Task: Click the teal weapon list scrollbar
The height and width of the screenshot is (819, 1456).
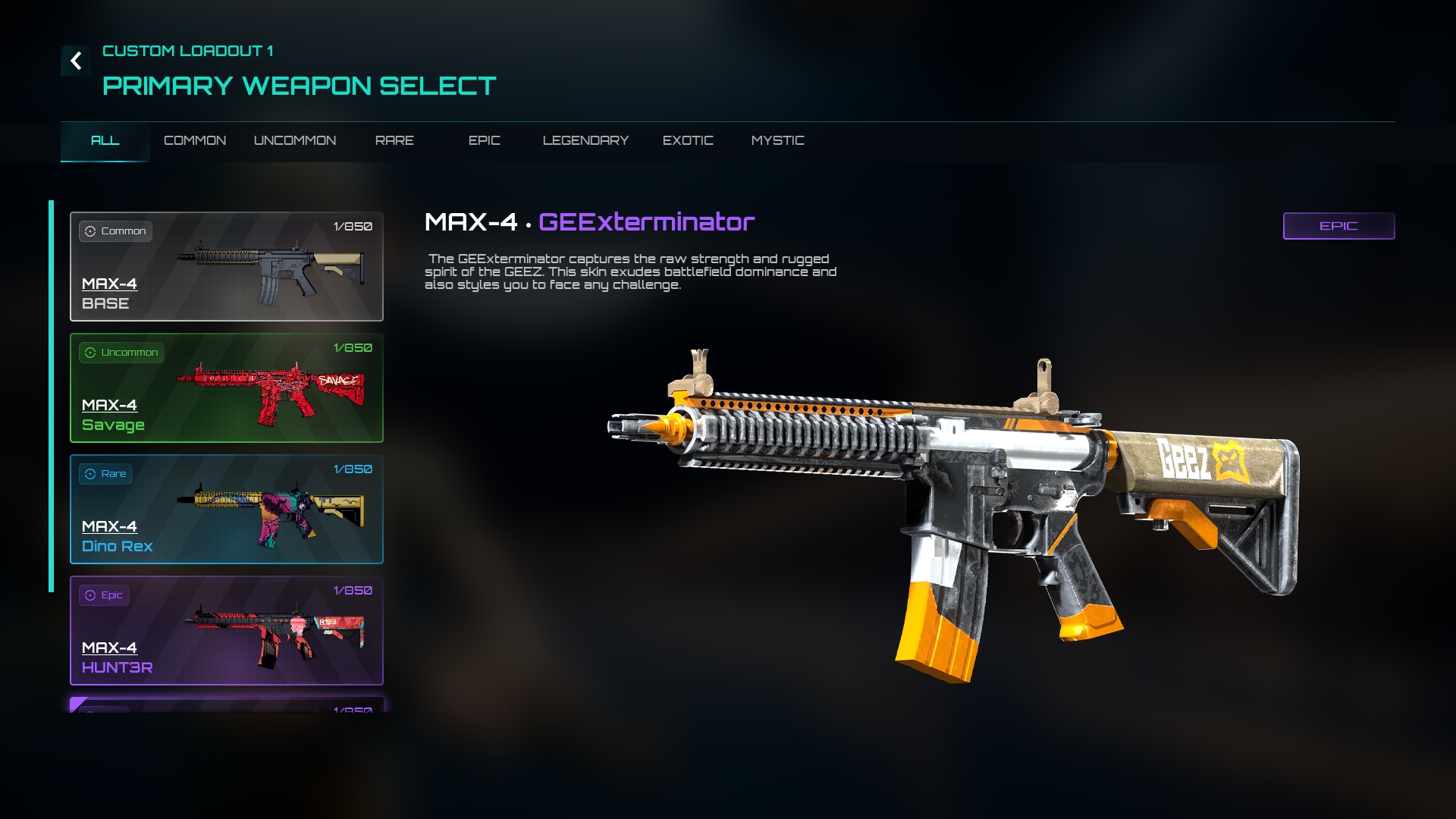Action: coord(52,396)
